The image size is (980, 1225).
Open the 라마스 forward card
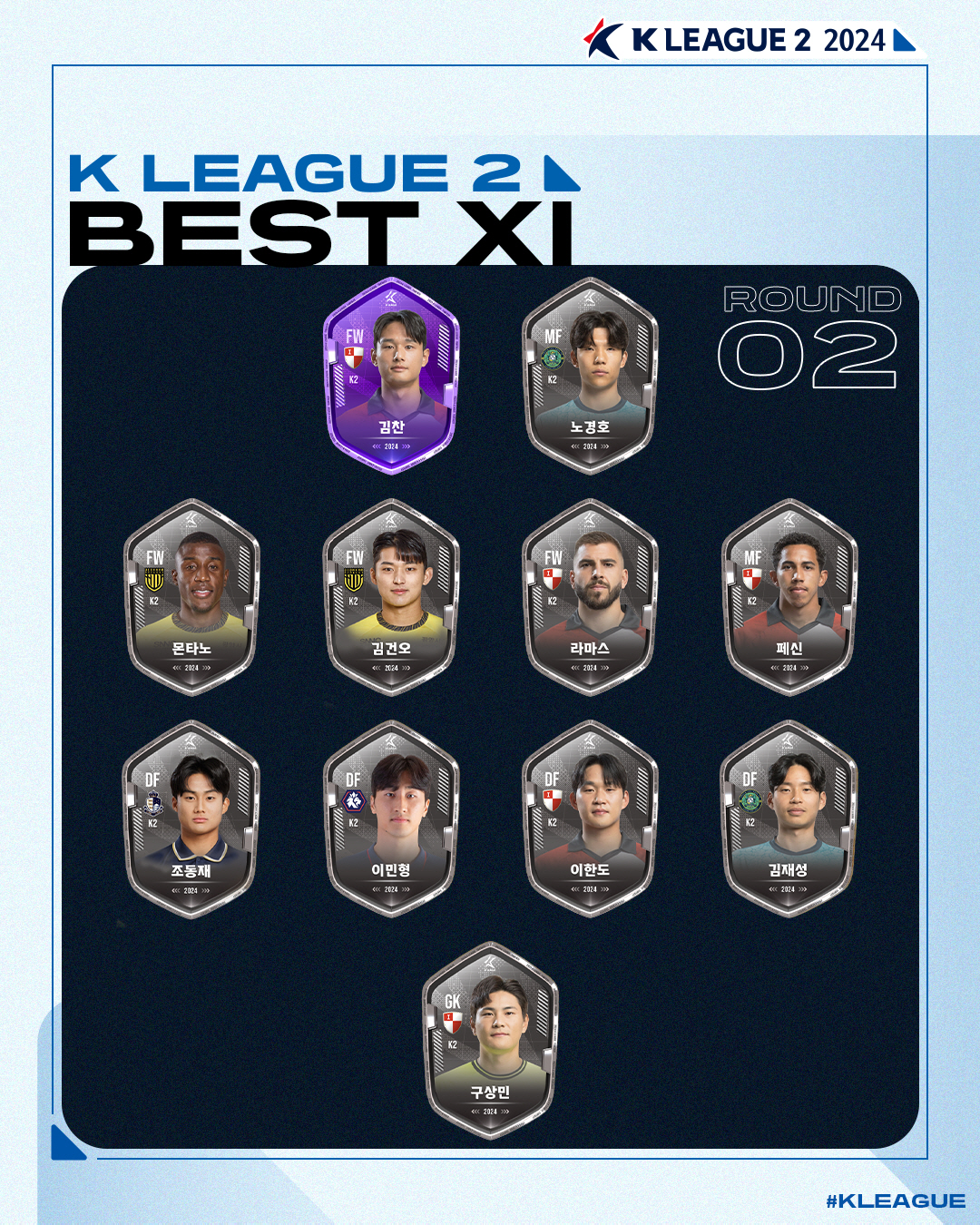tap(590, 597)
